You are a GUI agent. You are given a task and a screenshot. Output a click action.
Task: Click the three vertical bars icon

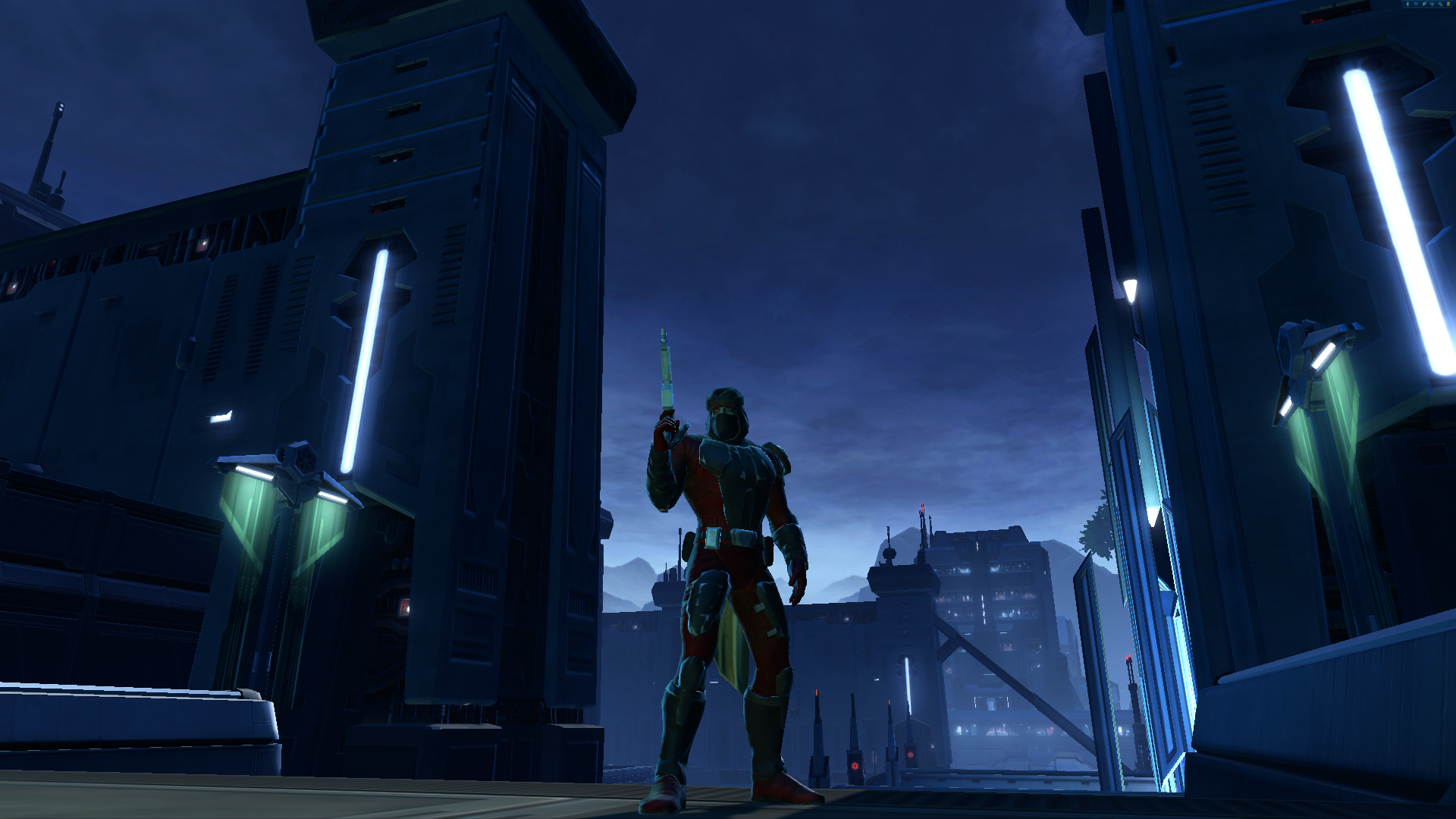click(1432, 4)
